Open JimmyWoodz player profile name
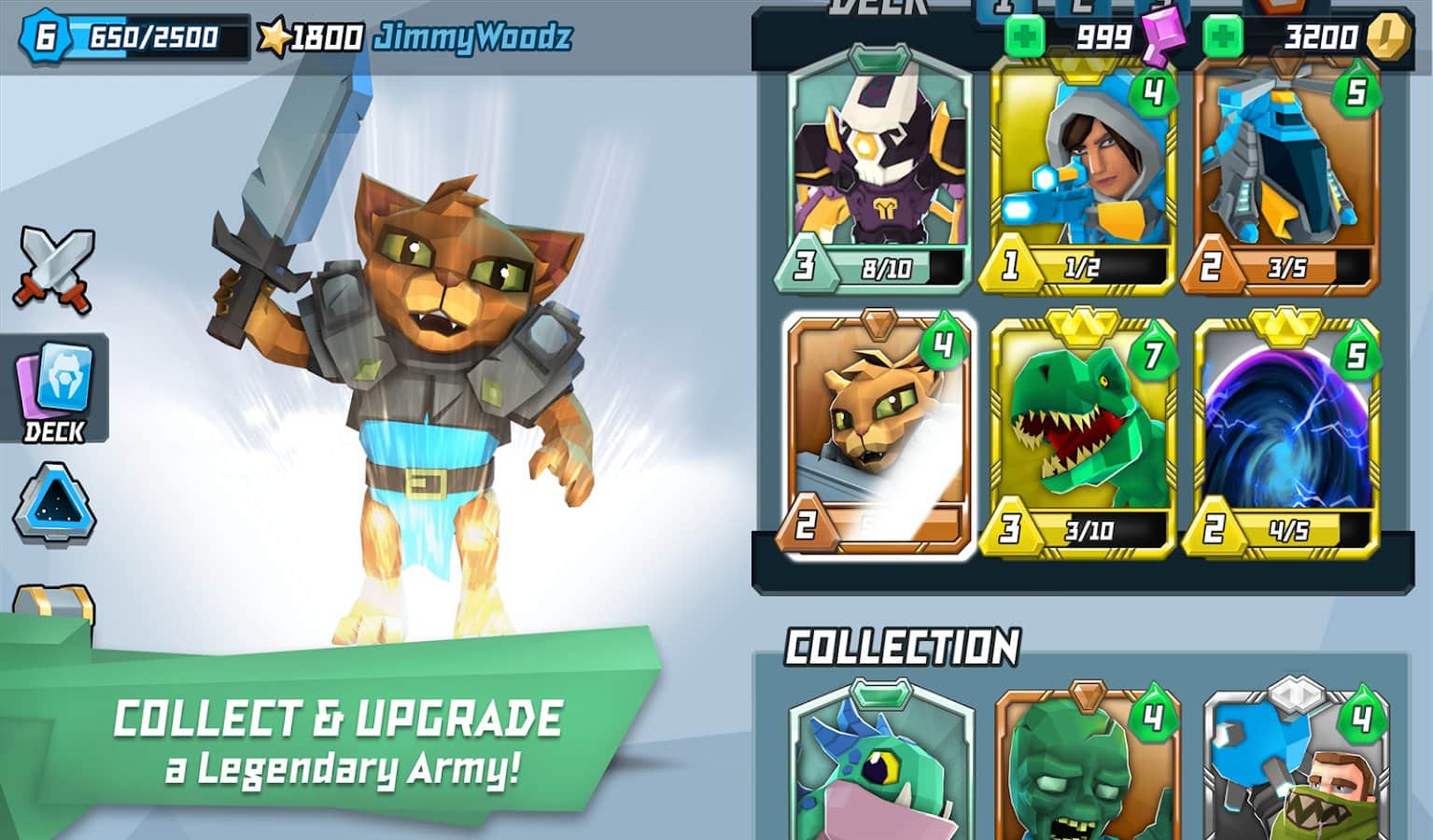The width and height of the screenshot is (1433, 840). click(x=471, y=38)
